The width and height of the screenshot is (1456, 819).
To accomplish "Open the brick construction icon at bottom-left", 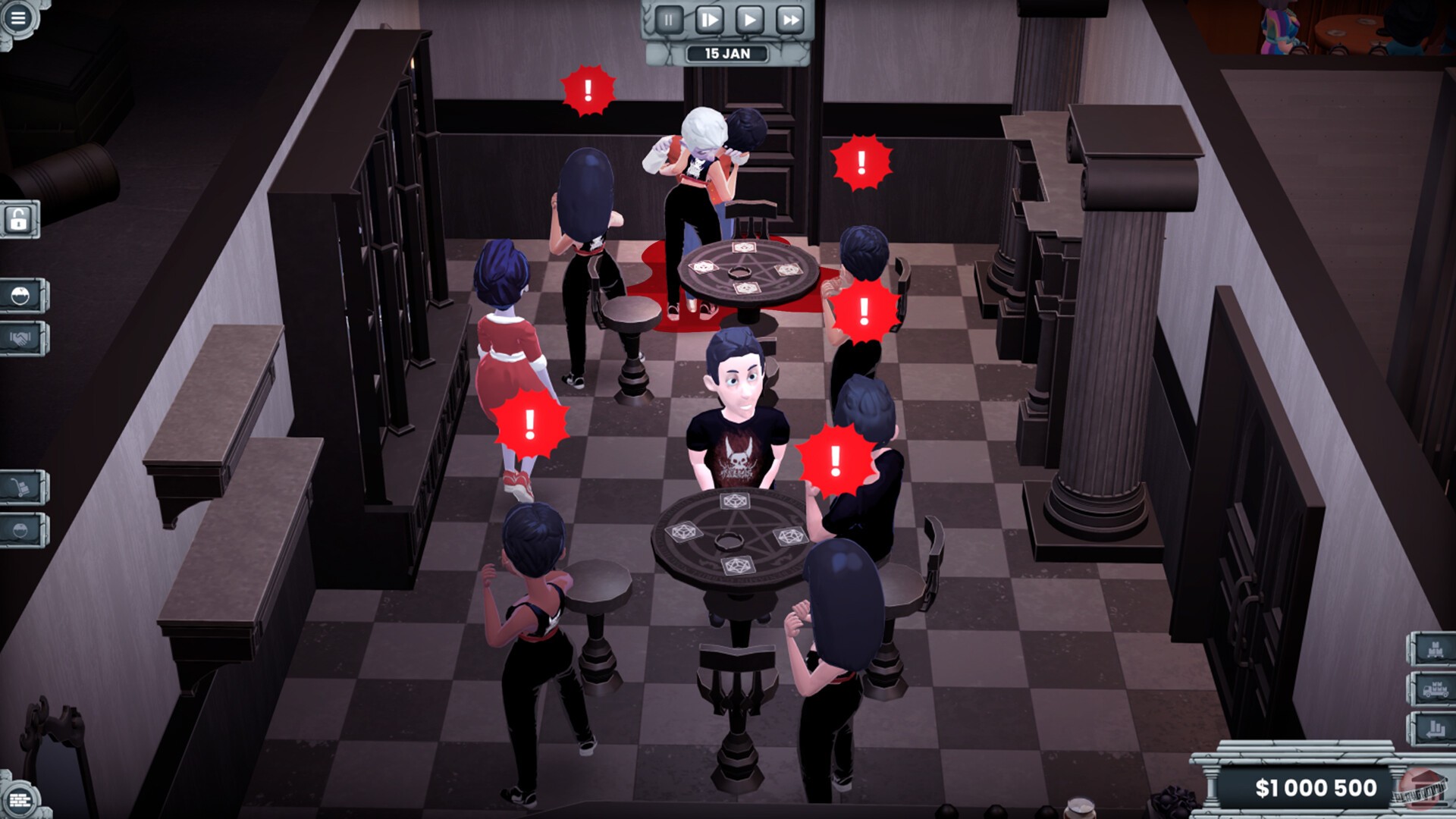I will click(x=20, y=799).
